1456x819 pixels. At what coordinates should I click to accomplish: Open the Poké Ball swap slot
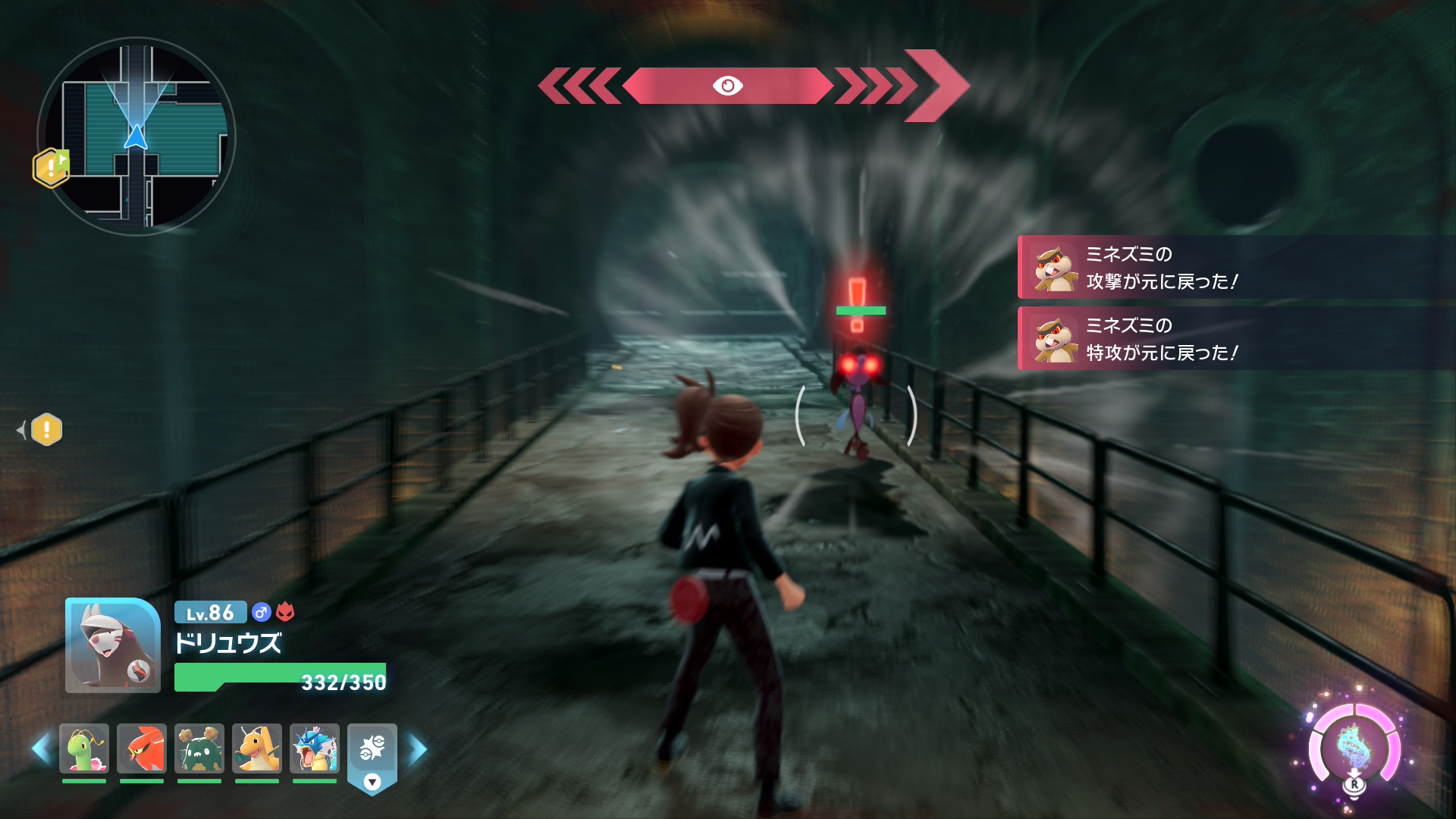tap(372, 751)
